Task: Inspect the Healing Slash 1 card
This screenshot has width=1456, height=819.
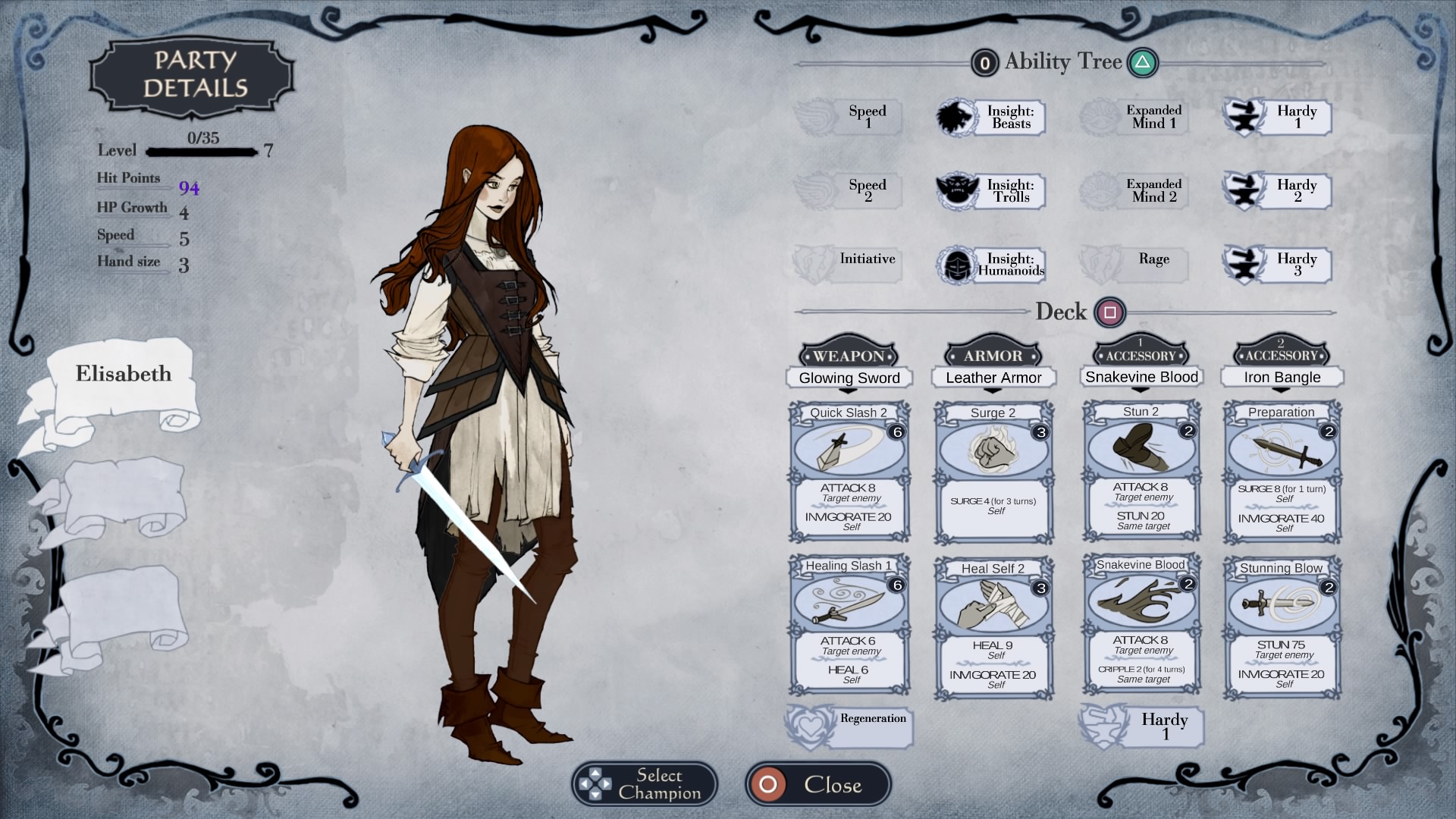Action: coord(849,625)
